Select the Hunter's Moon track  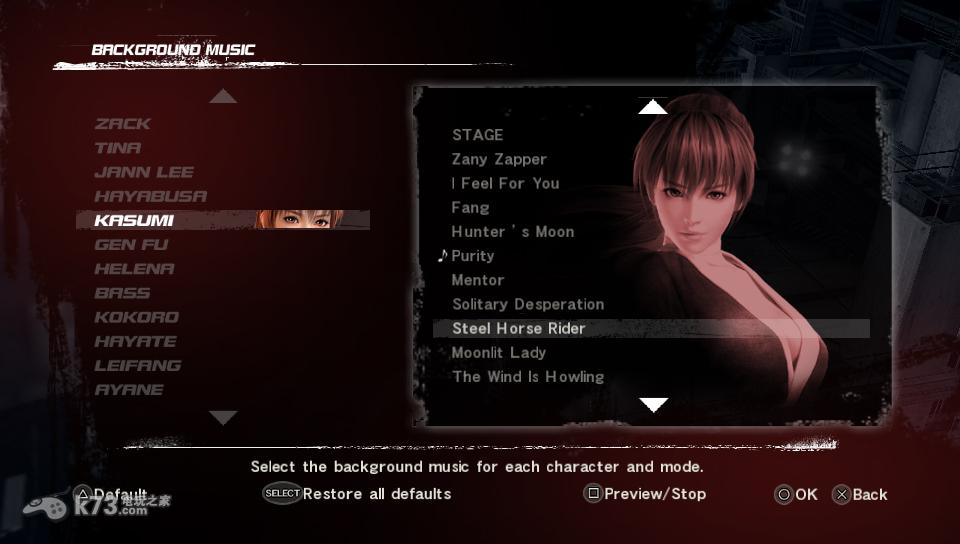click(512, 232)
